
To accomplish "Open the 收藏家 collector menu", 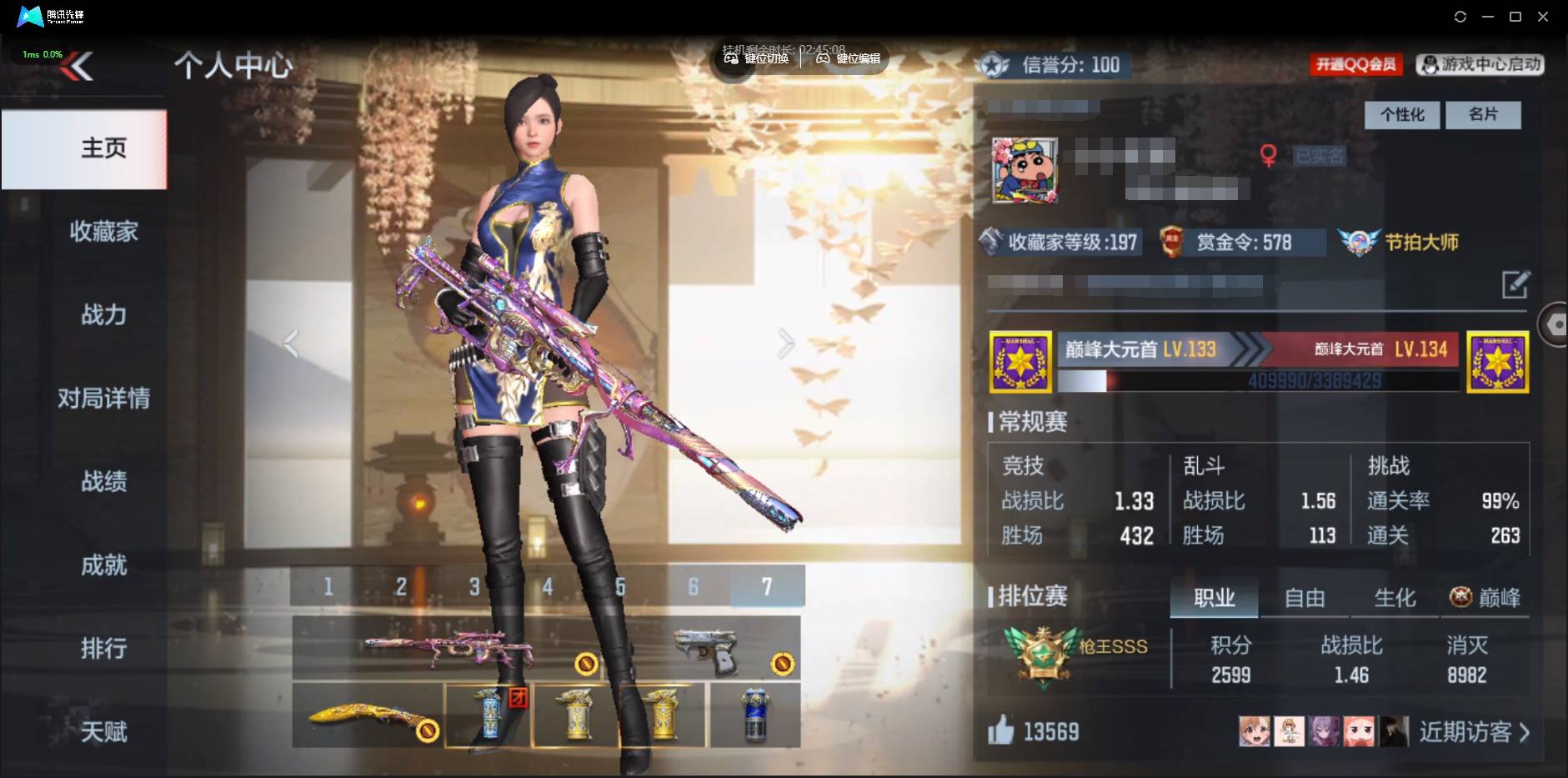I will click(x=103, y=231).
